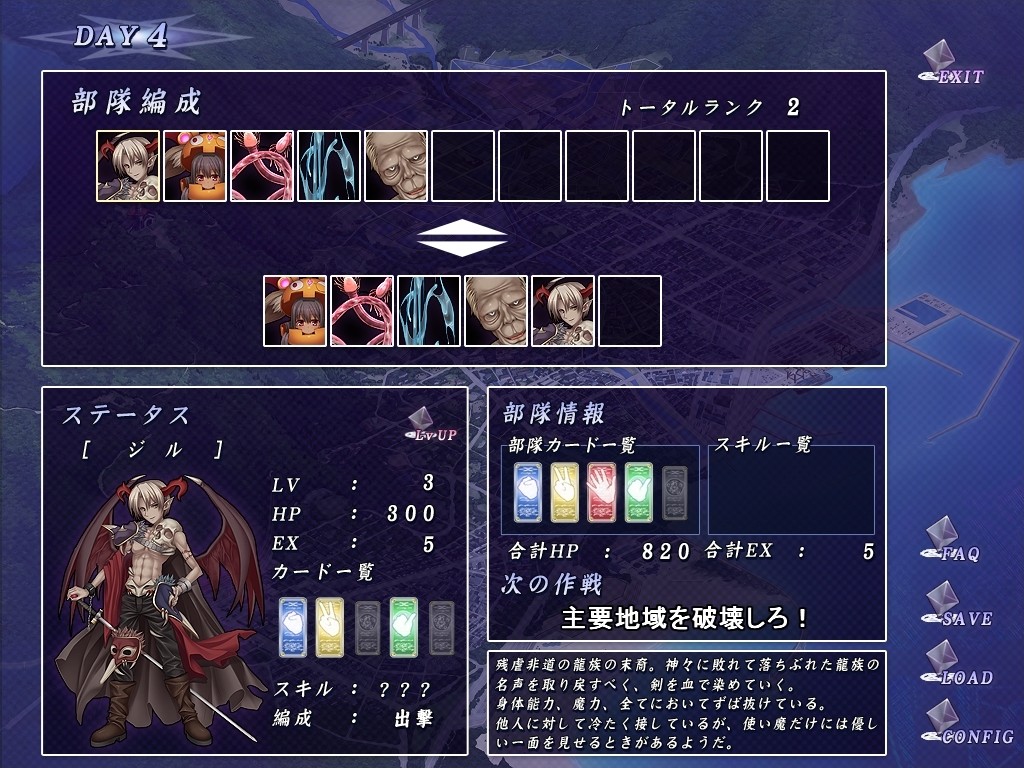Click the red paper hand card
The image size is (1024, 768).
[x=601, y=492]
